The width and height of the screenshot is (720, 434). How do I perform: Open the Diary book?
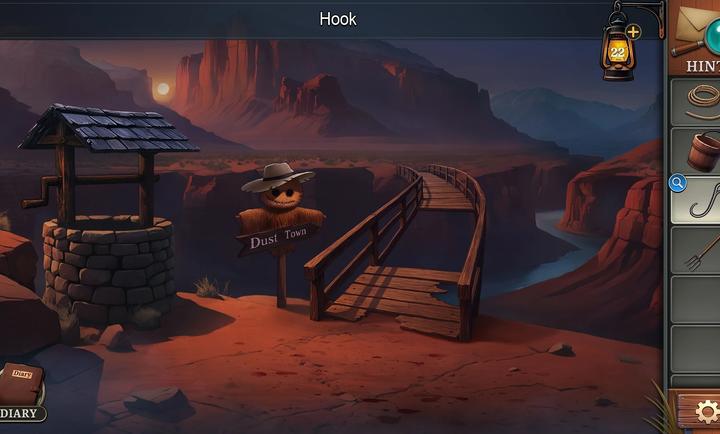click(x=21, y=387)
